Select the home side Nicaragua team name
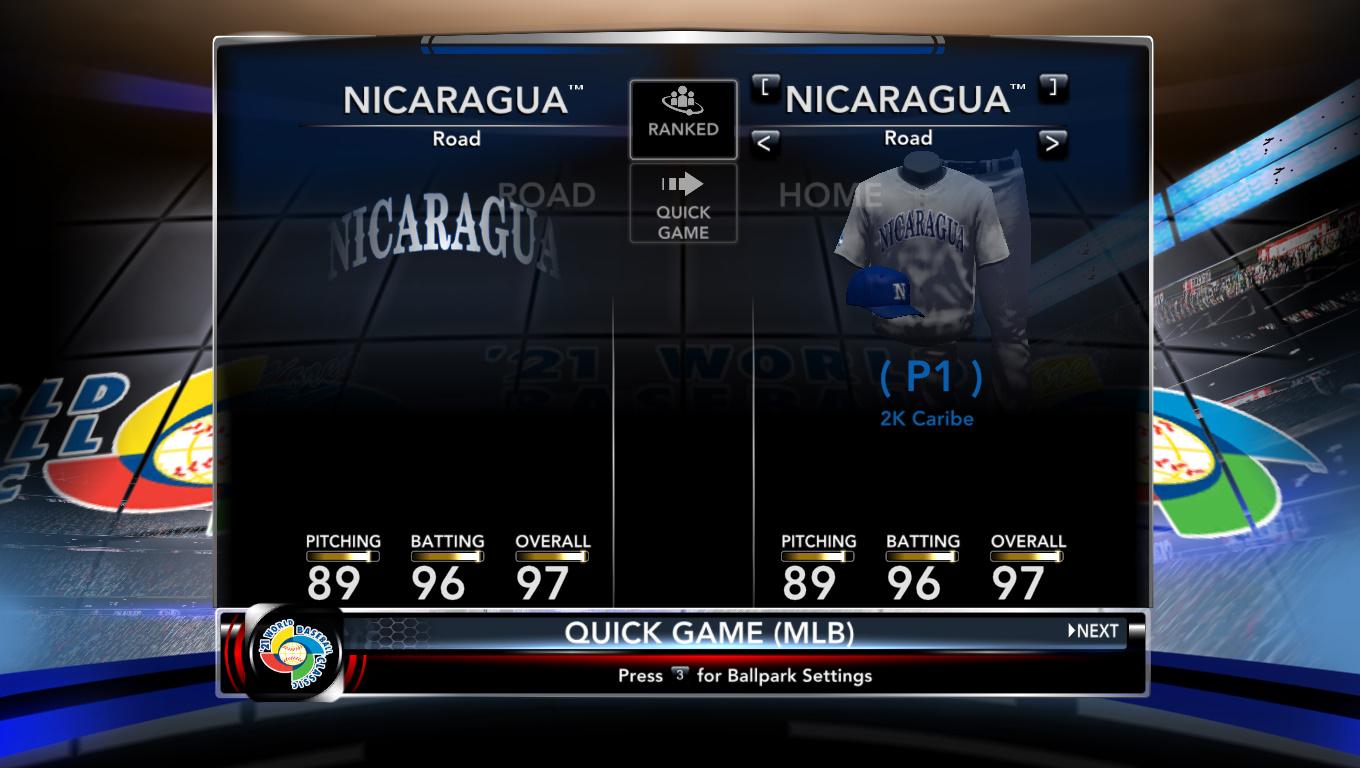The height and width of the screenshot is (768, 1360). point(899,100)
